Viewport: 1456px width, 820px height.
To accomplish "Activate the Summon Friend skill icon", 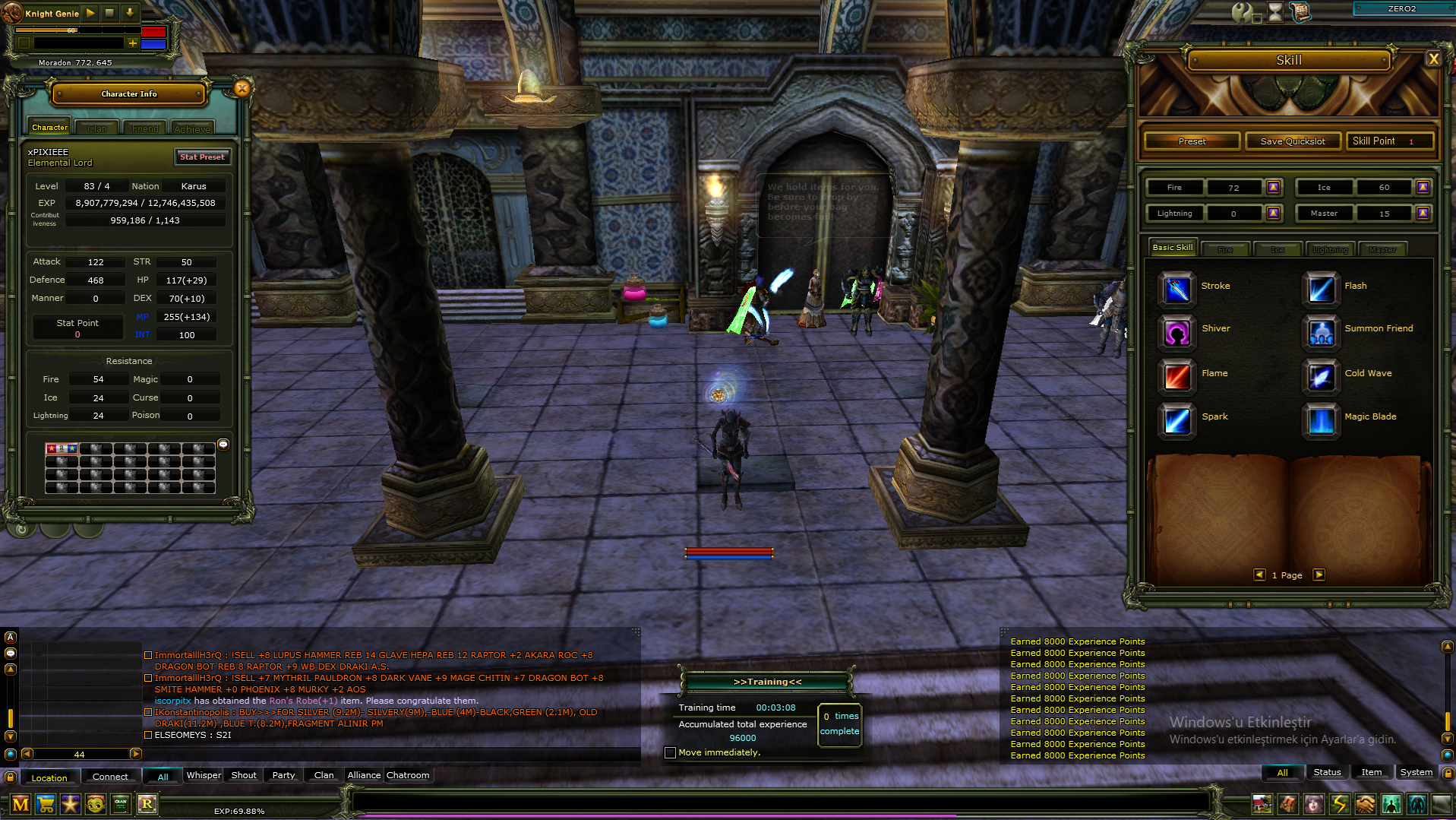I will (1320, 333).
